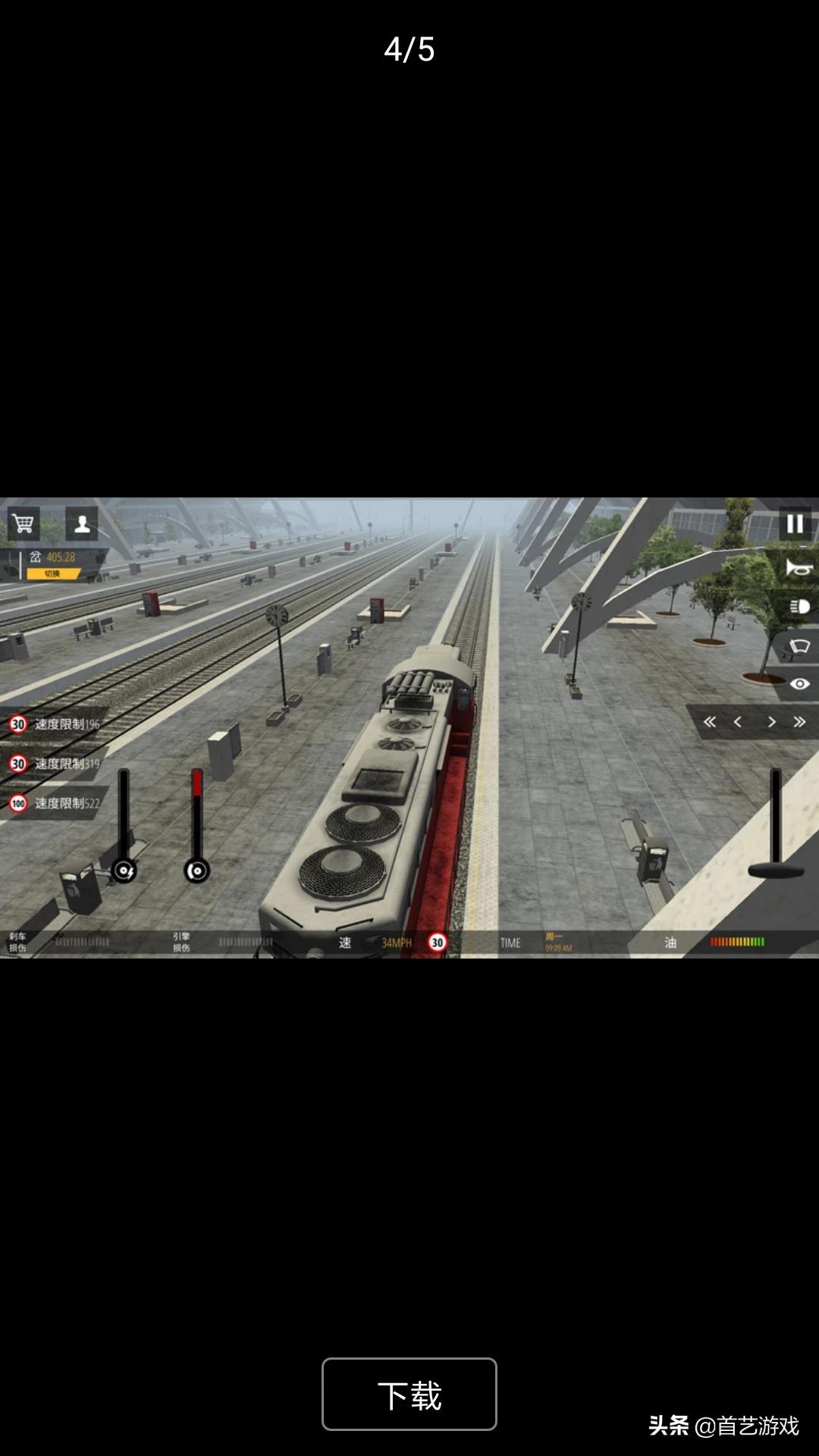819x1456 pixels.
Task: Click the double right arrow camera button
Action: click(x=799, y=722)
